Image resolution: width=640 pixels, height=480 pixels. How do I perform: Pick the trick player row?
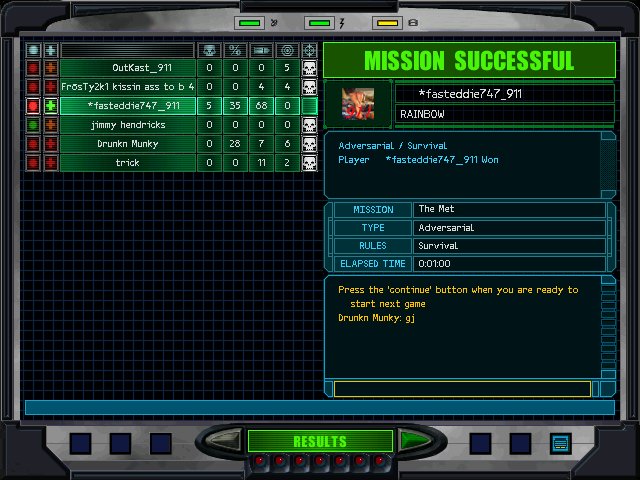click(127, 163)
